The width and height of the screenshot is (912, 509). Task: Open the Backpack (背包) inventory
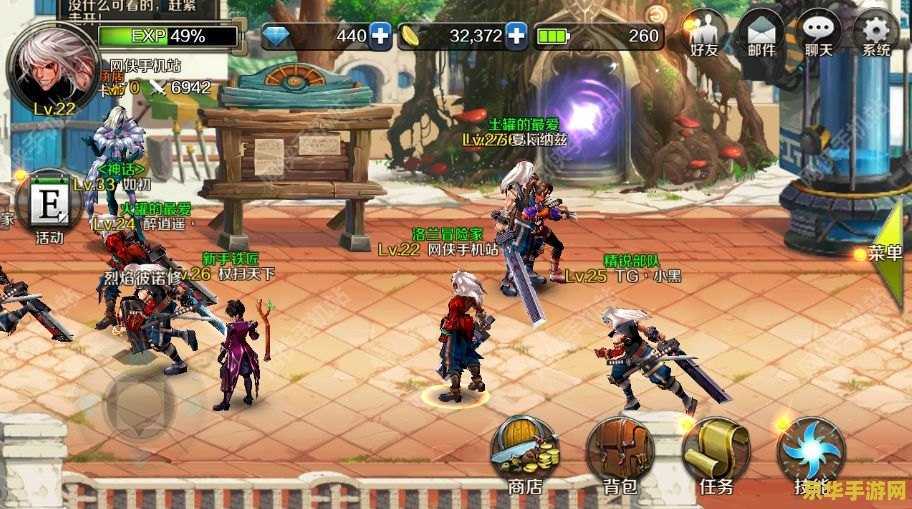(x=620, y=452)
